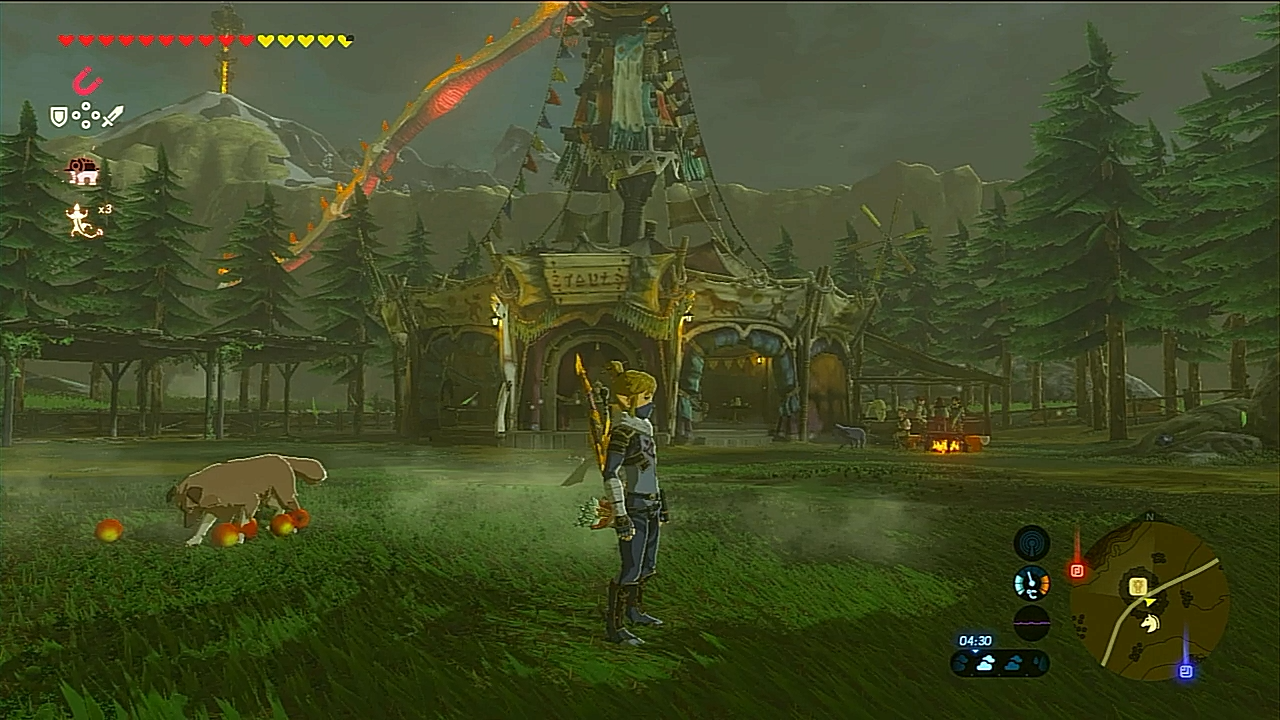Select the blue stamp marker below the minimap

pyautogui.click(x=1186, y=671)
